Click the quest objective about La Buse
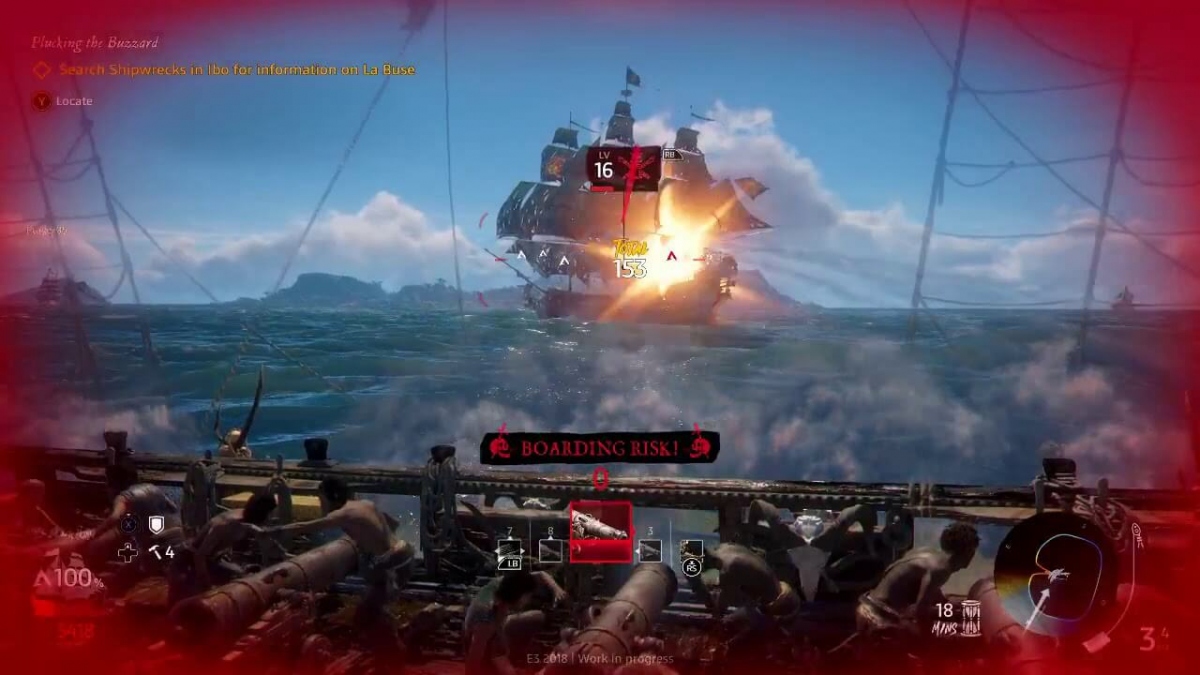The width and height of the screenshot is (1200, 675). 236,70
